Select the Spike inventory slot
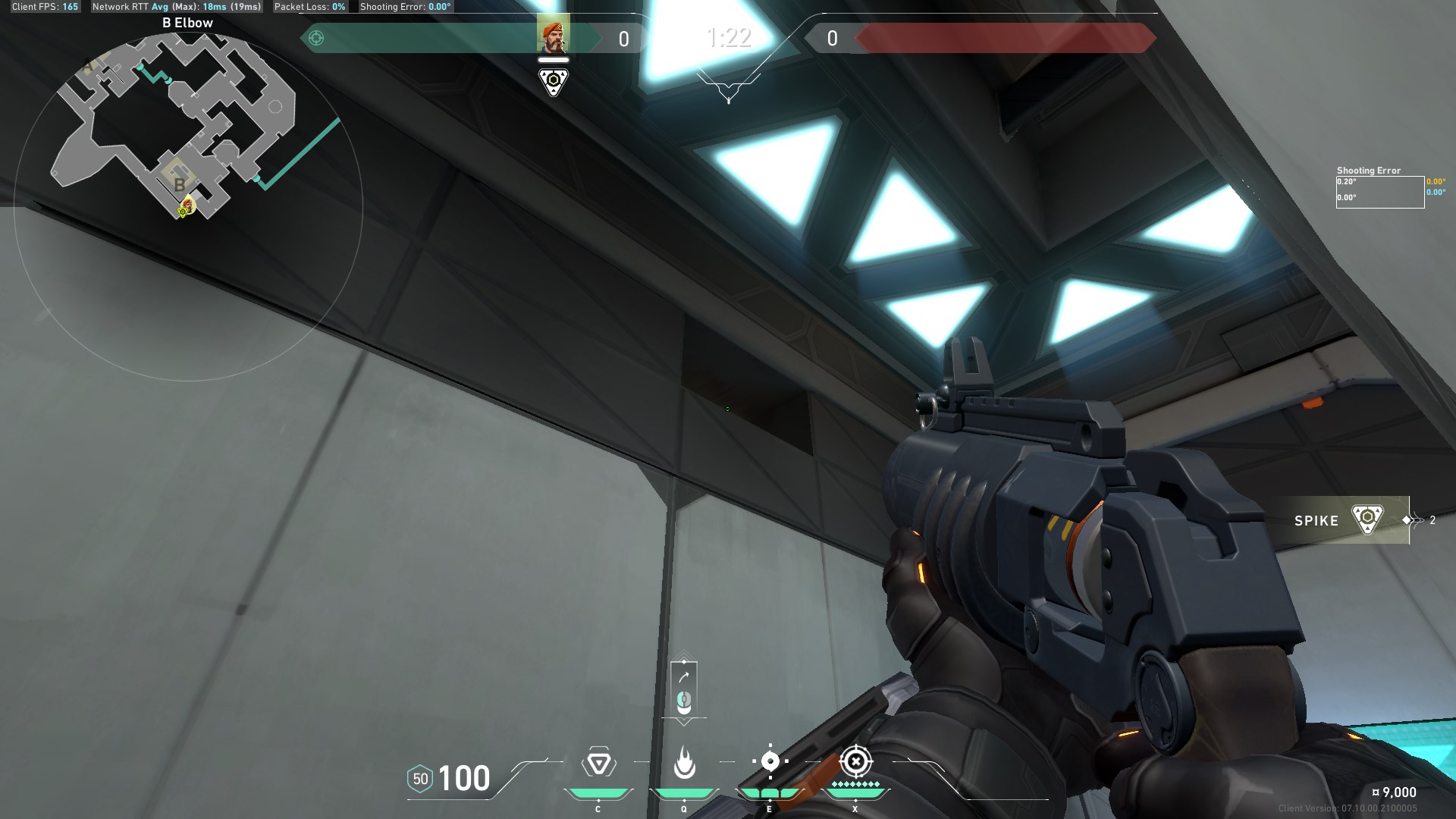Viewport: 1456px width, 819px height. coord(1341,520)
